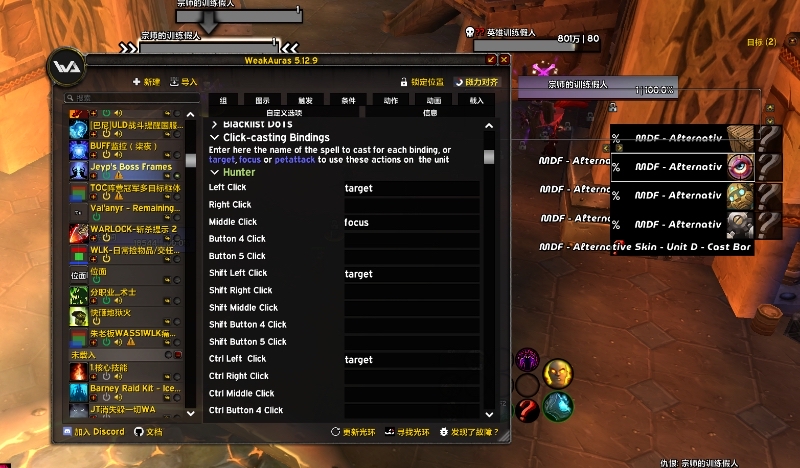Open the 动作 (Actions) tab
800x468 pixels.
click(x=391, y=100)
